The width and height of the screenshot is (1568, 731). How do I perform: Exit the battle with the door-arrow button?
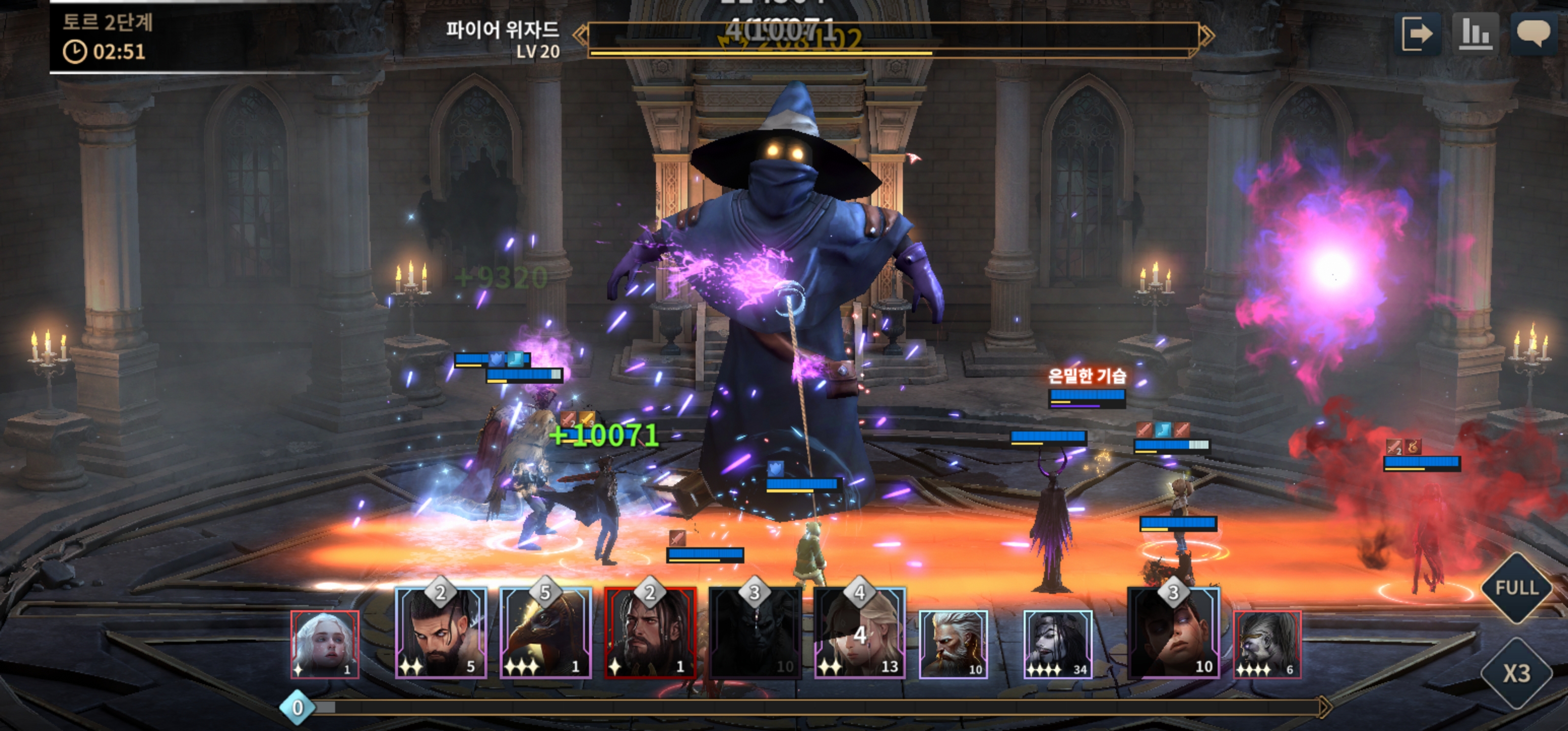[x=1417, y=34]
